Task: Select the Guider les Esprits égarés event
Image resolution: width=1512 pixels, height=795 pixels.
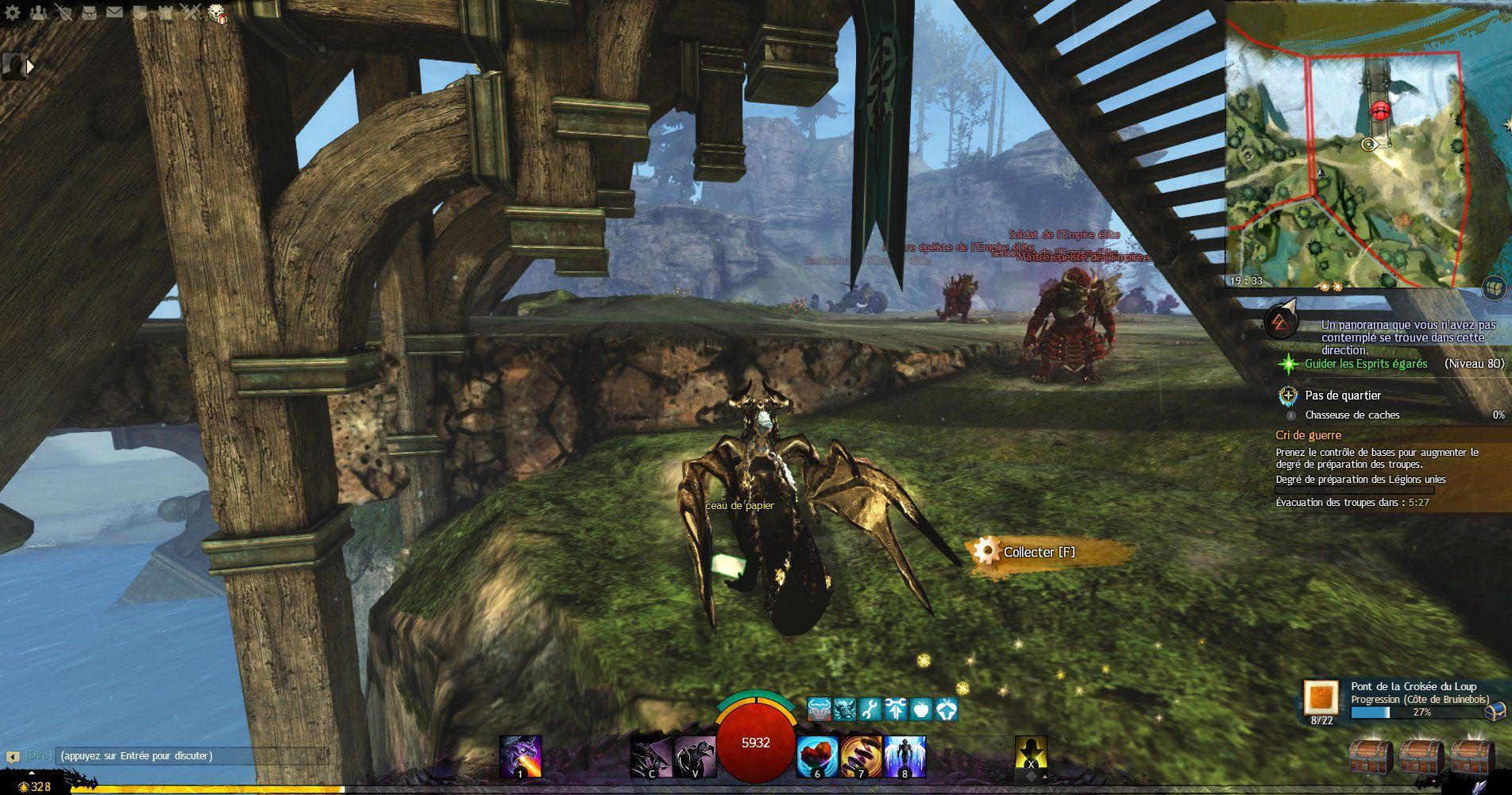Action: [1366, 364]
